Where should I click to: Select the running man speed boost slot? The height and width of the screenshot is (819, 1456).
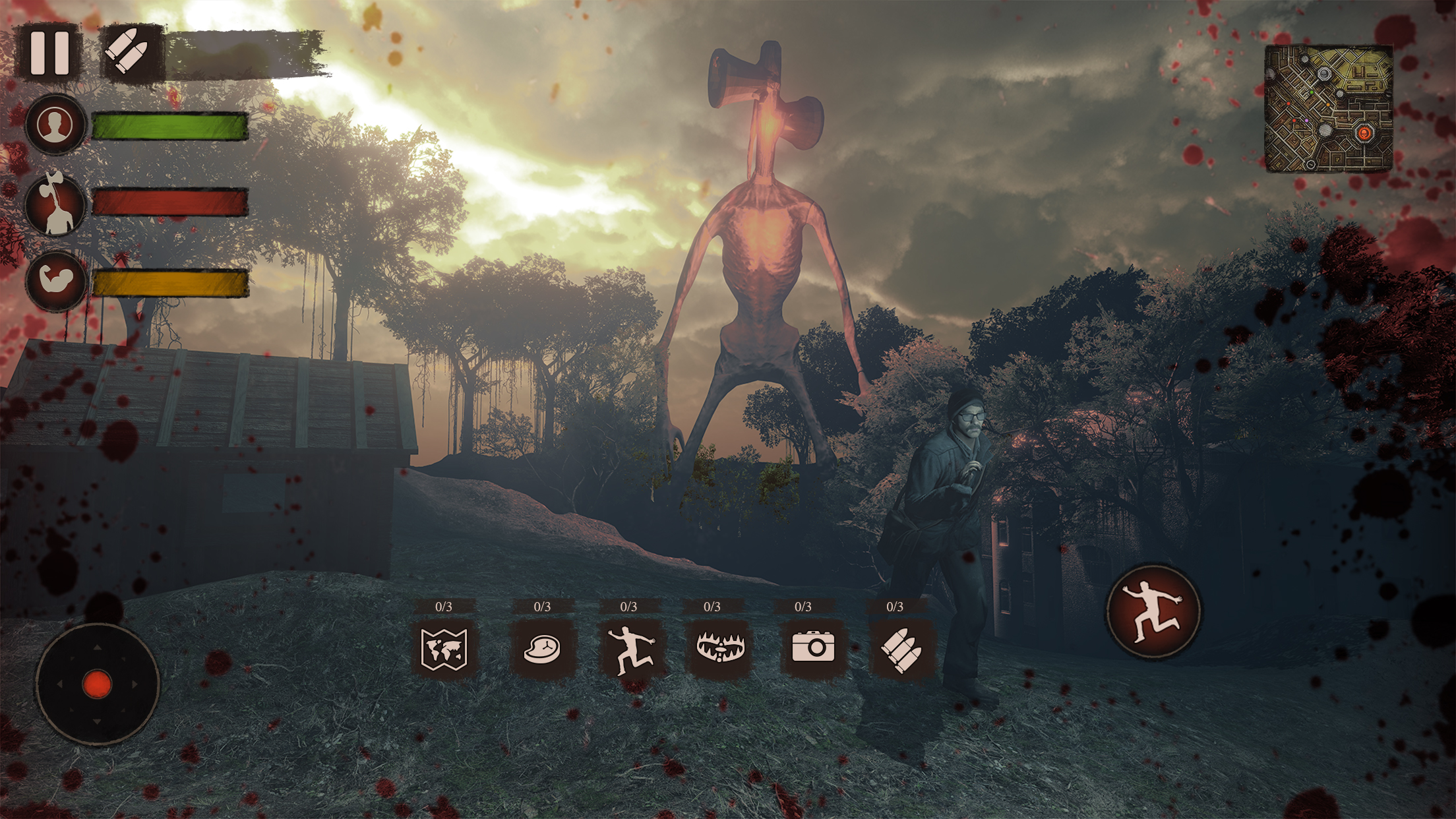tap(630, 649)
